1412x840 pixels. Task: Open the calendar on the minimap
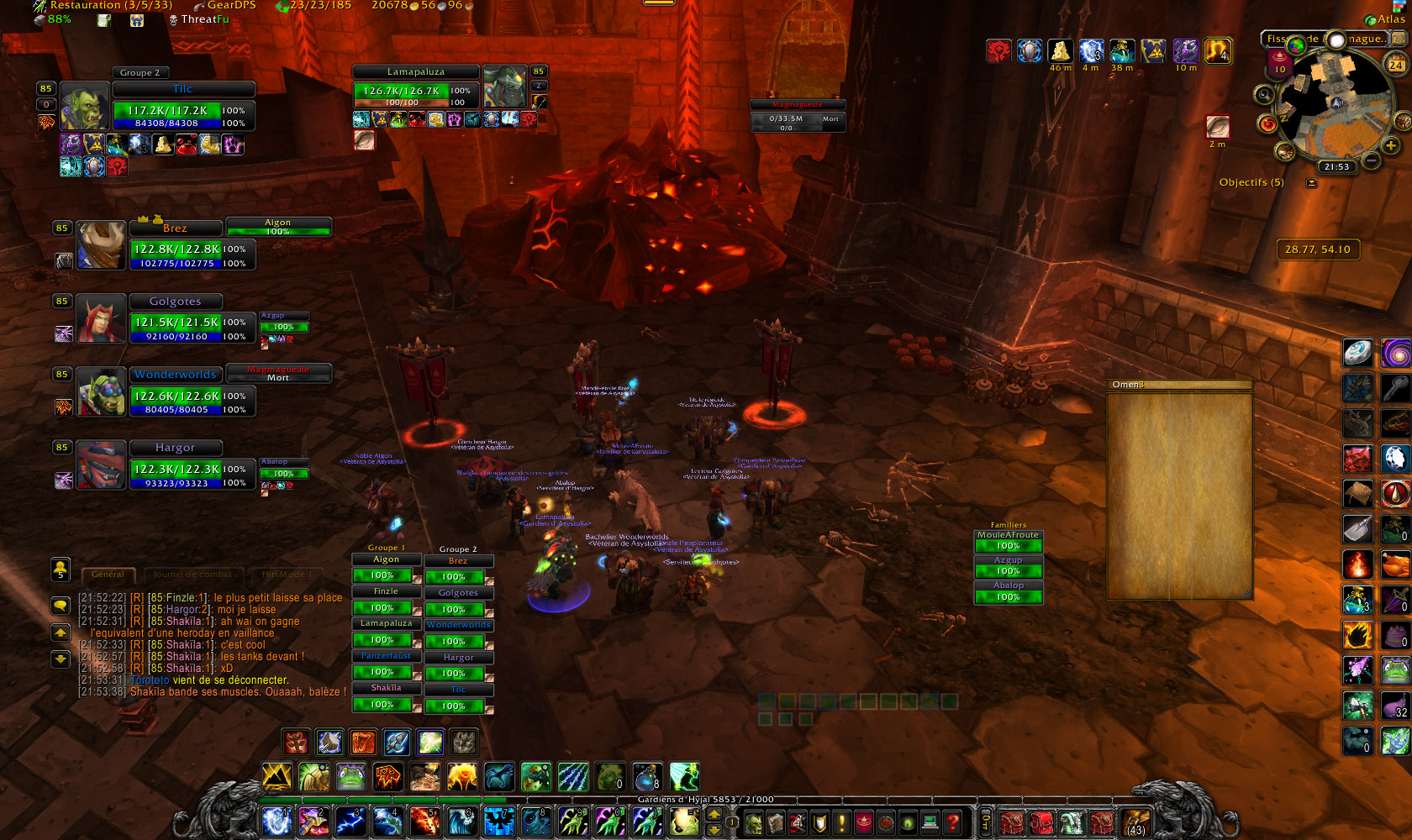point(1397,65)
